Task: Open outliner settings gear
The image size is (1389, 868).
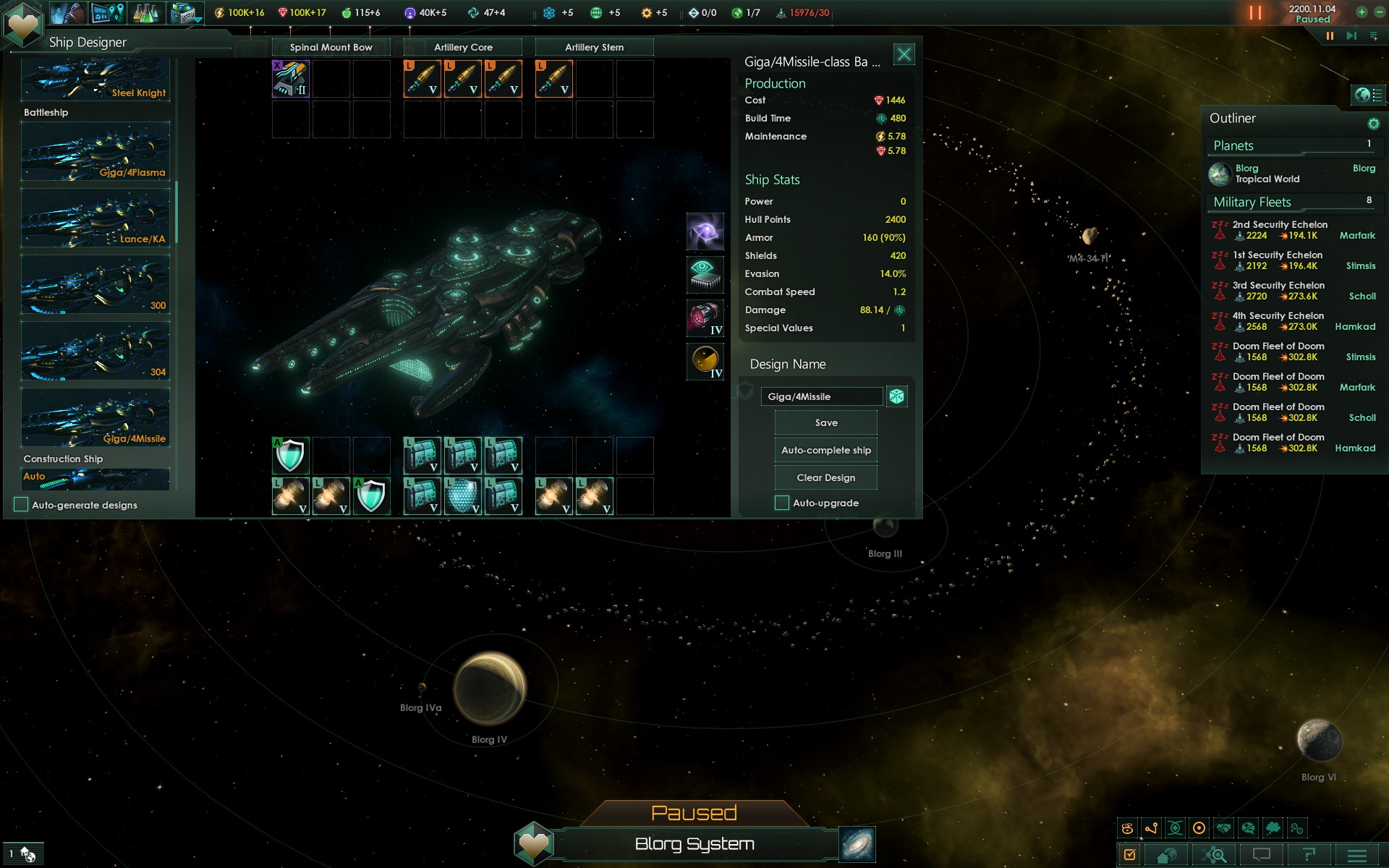Action: [1373, 124]
